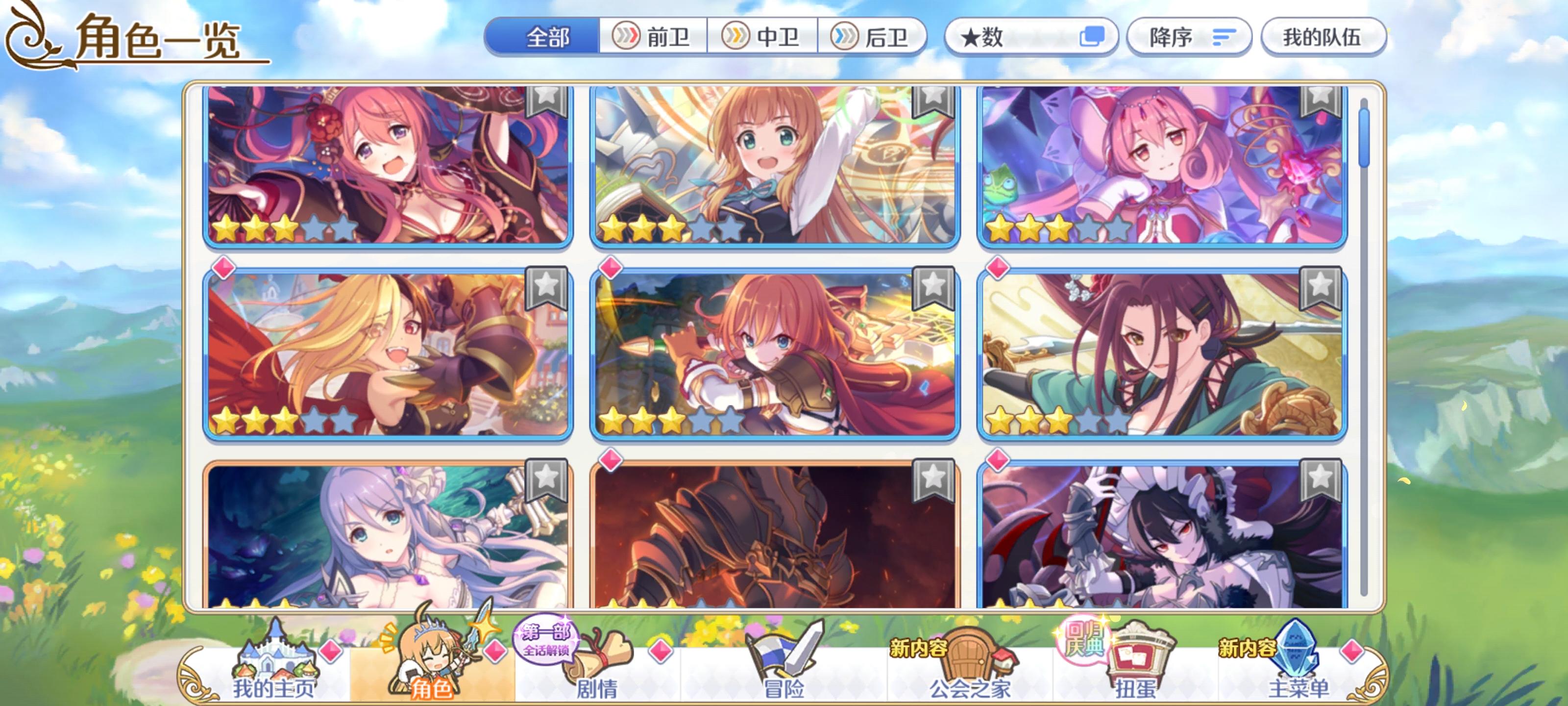Click the stacked-squares icon next to ★数

click(x=1096, y=38)
